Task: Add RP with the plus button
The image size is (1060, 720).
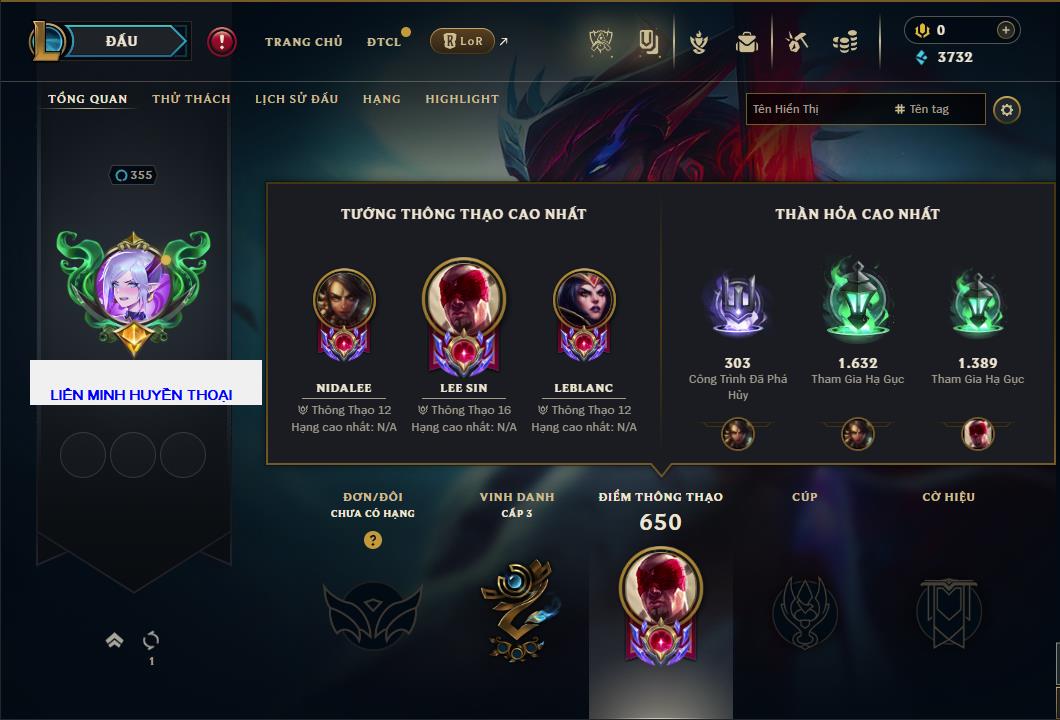Action: [x=1006, y=30]
